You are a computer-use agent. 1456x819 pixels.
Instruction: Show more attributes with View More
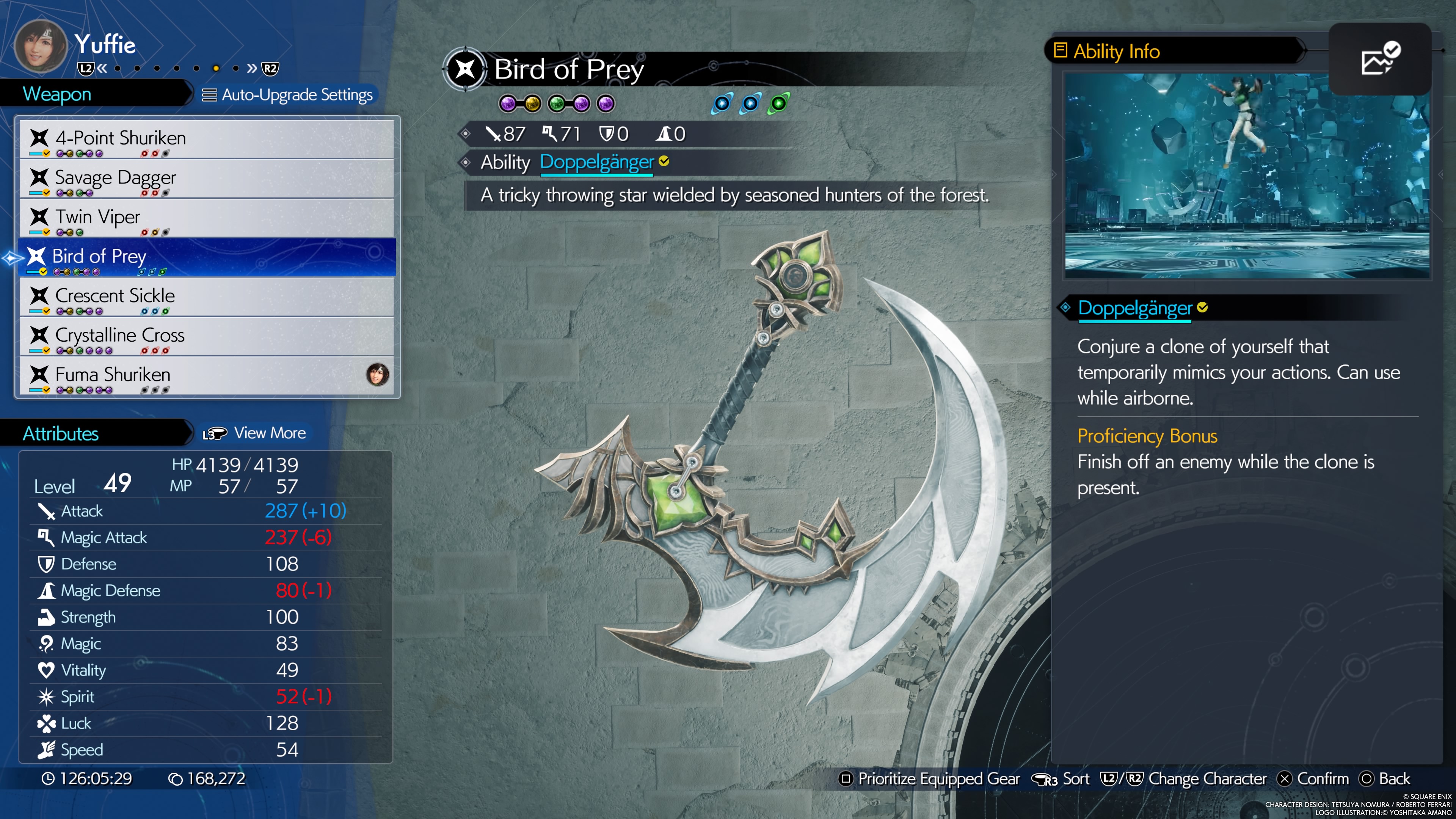point(255,433)
